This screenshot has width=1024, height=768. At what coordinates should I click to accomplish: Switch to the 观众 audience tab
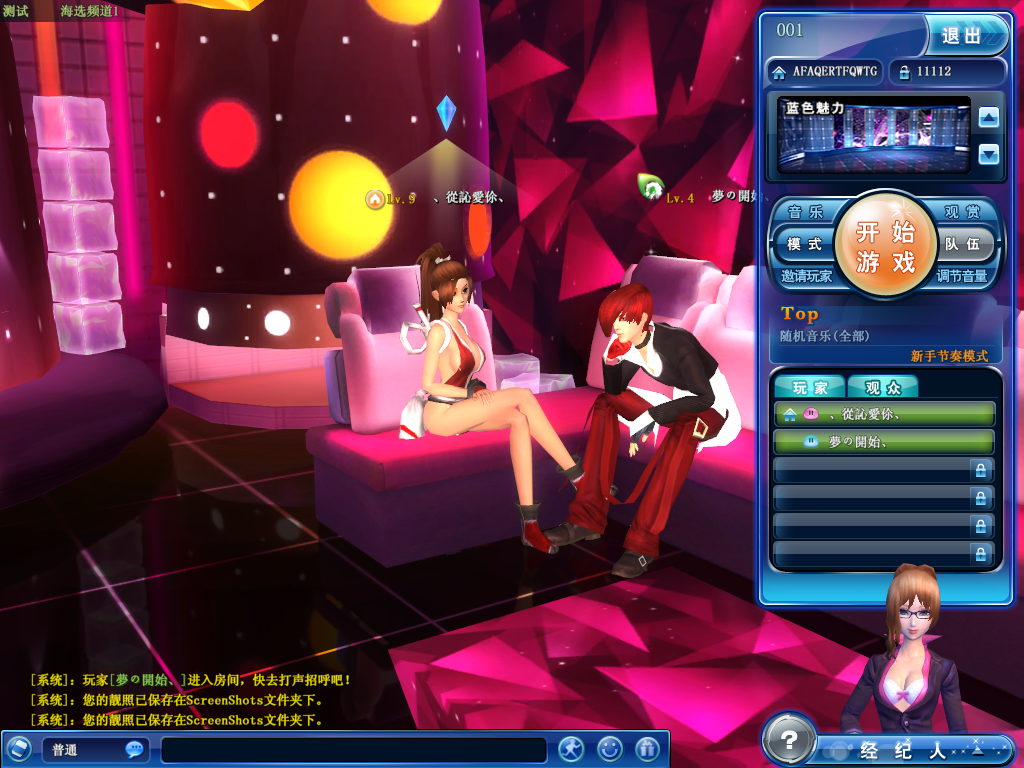click(x=882, y=387)
